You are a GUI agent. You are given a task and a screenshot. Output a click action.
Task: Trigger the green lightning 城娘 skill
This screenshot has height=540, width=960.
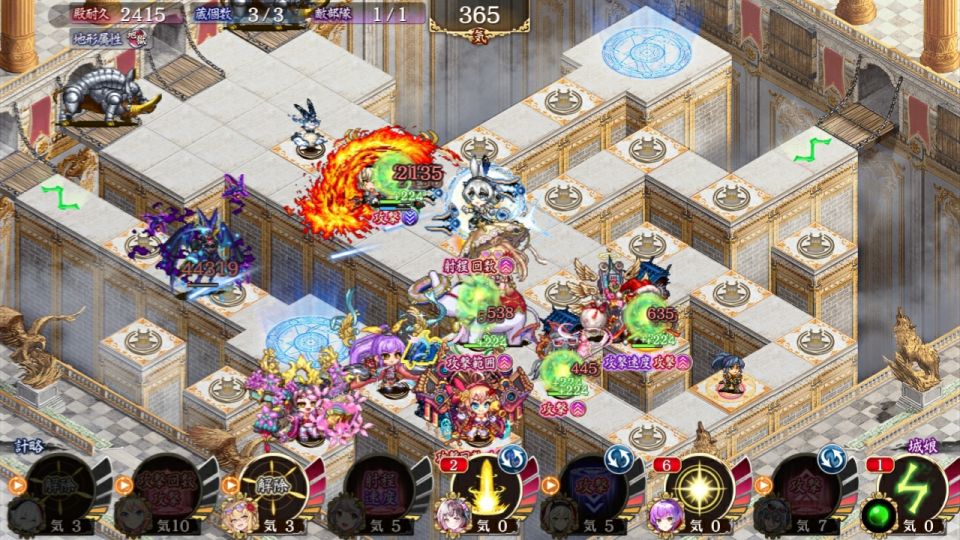coord(912,489)
